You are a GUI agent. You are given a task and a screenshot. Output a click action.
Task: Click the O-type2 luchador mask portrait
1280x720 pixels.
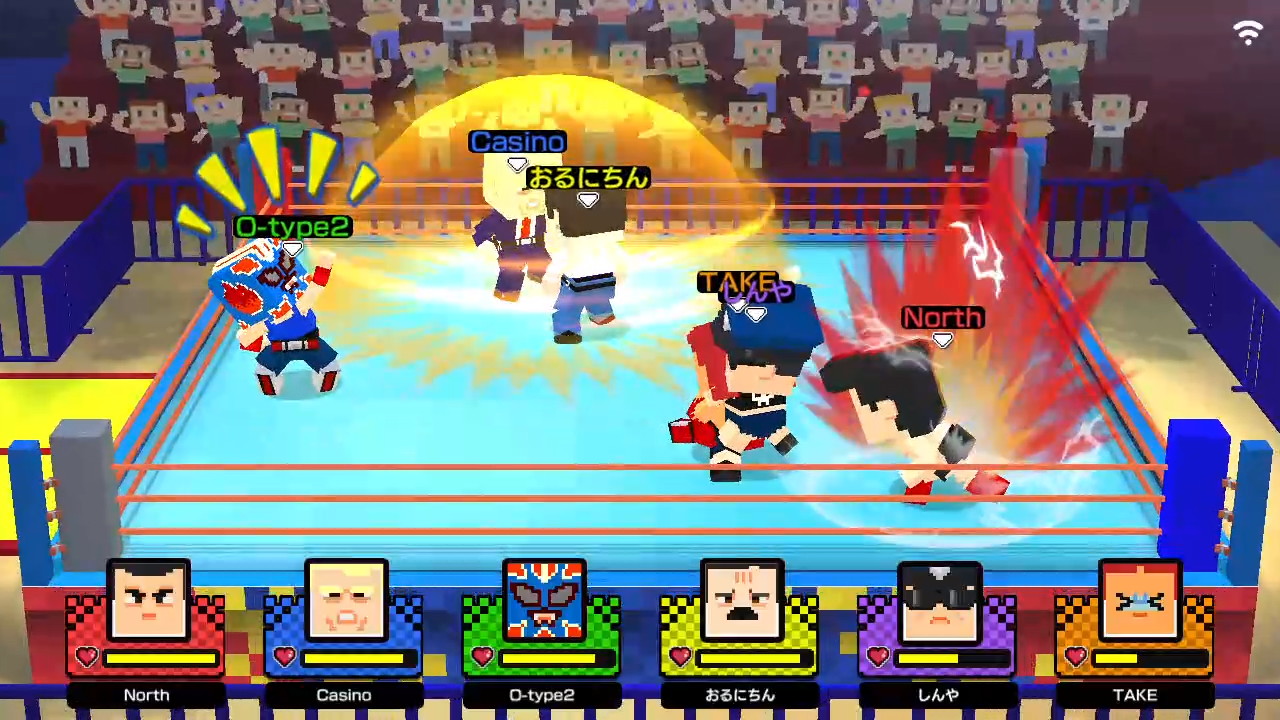pyautogui.click(x=541, y=600)
